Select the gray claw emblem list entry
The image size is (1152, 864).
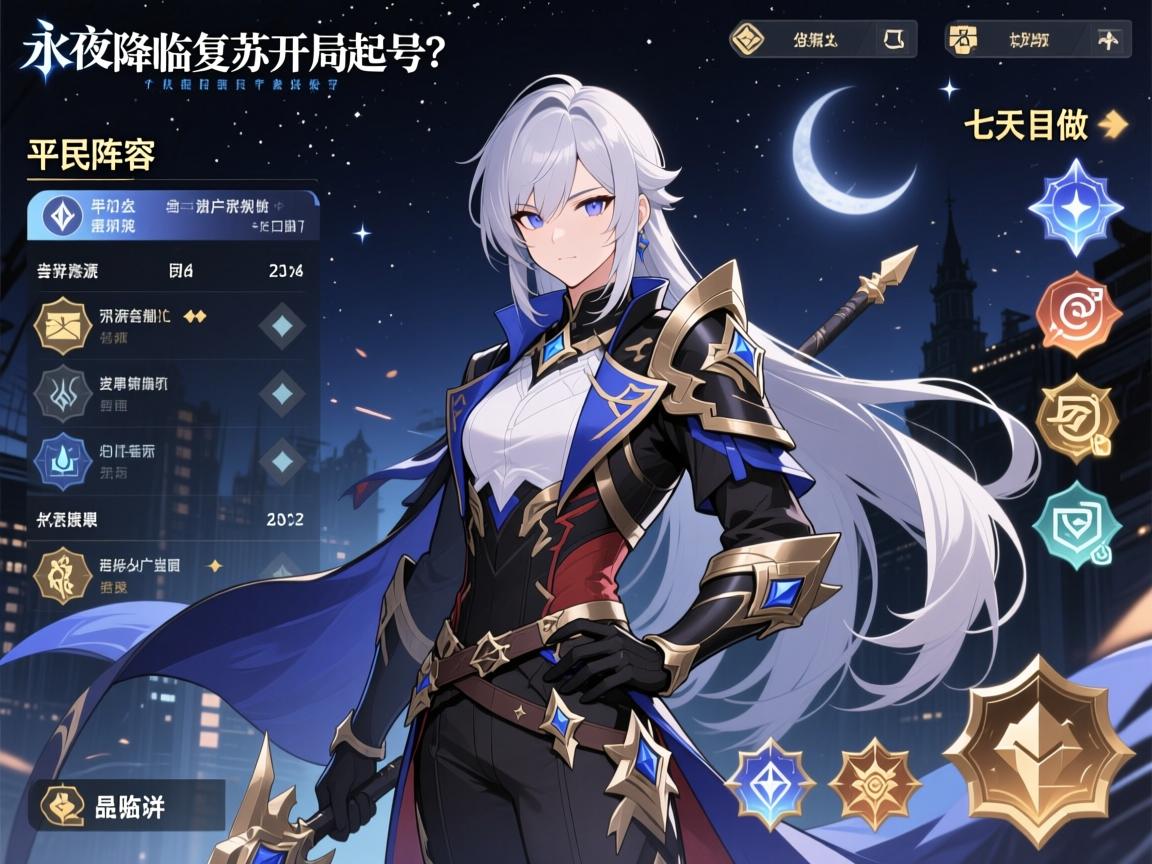tap(170, 392)
